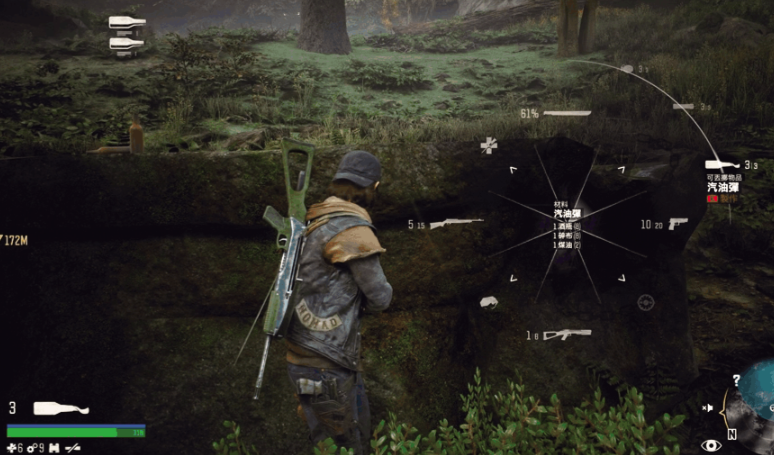Select the top item on the throwables arc

coord(627,69)
